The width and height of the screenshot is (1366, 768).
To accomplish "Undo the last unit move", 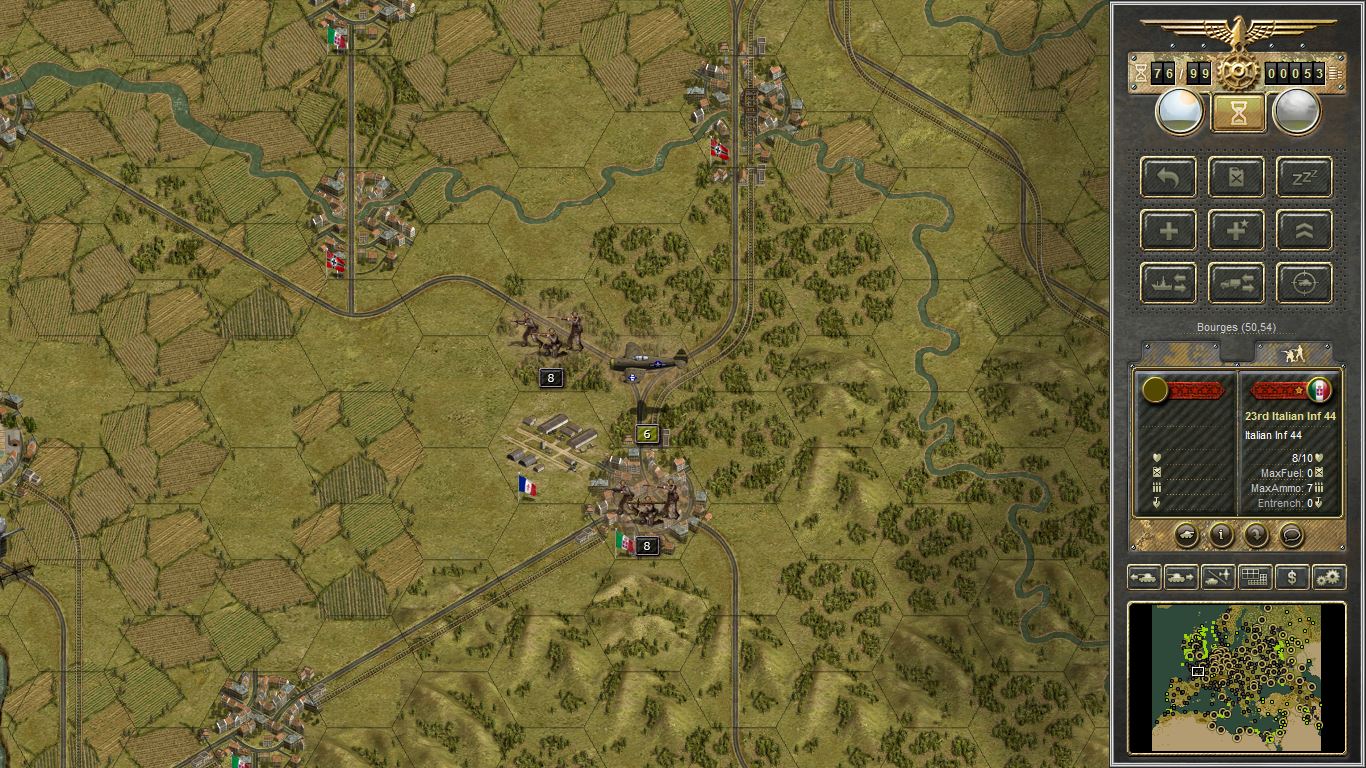I will tap(1167, 177).
